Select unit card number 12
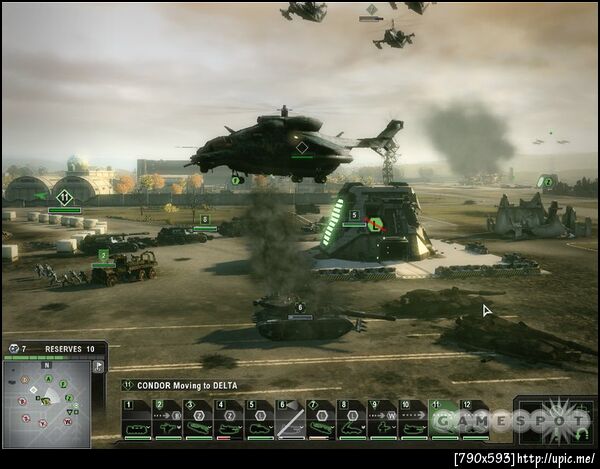 click(x=474, y=420)
